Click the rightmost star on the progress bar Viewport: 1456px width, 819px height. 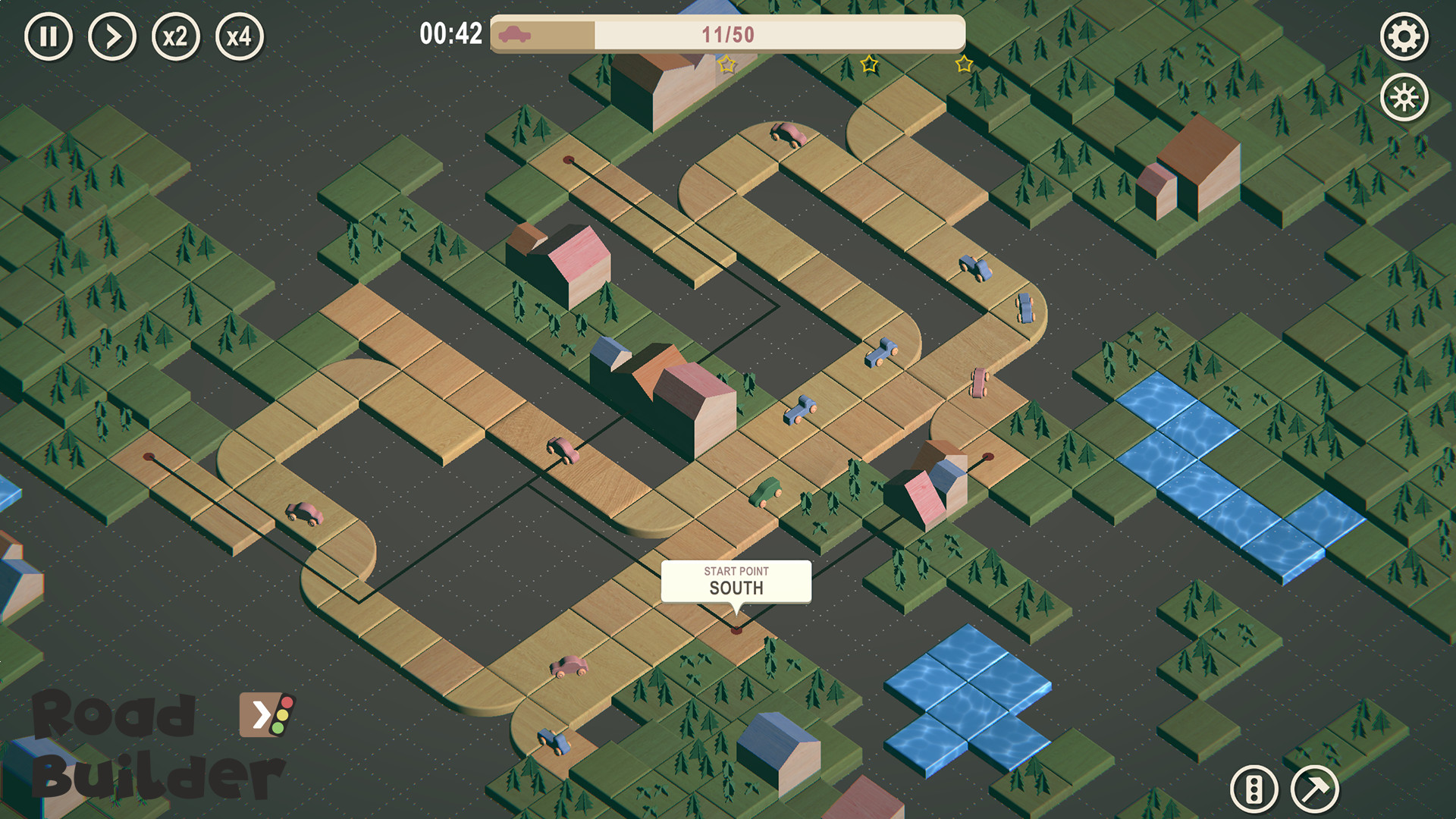pyautogui.click(x=963, y=65)
